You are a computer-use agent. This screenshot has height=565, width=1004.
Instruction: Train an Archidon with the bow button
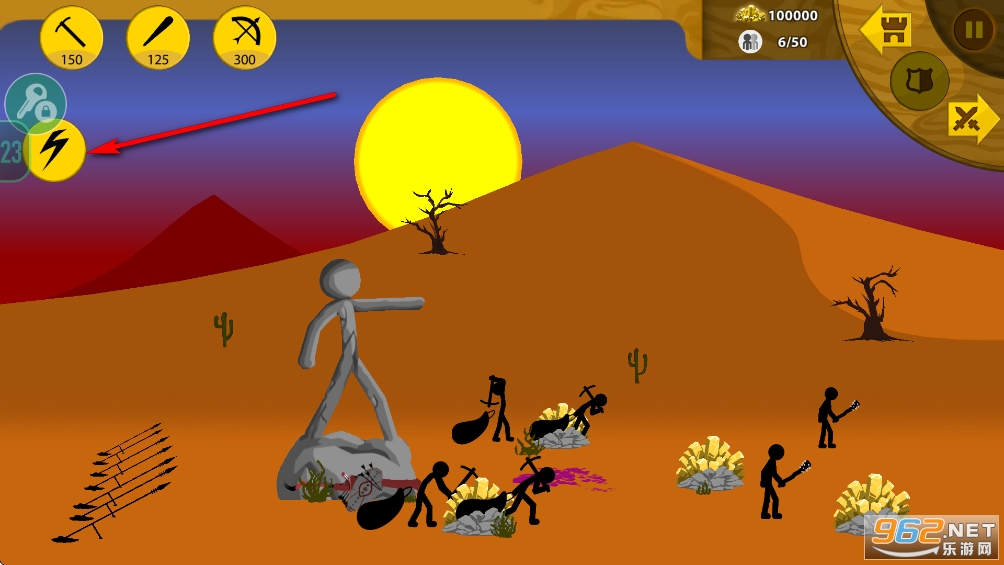click(x=245, y=38)
